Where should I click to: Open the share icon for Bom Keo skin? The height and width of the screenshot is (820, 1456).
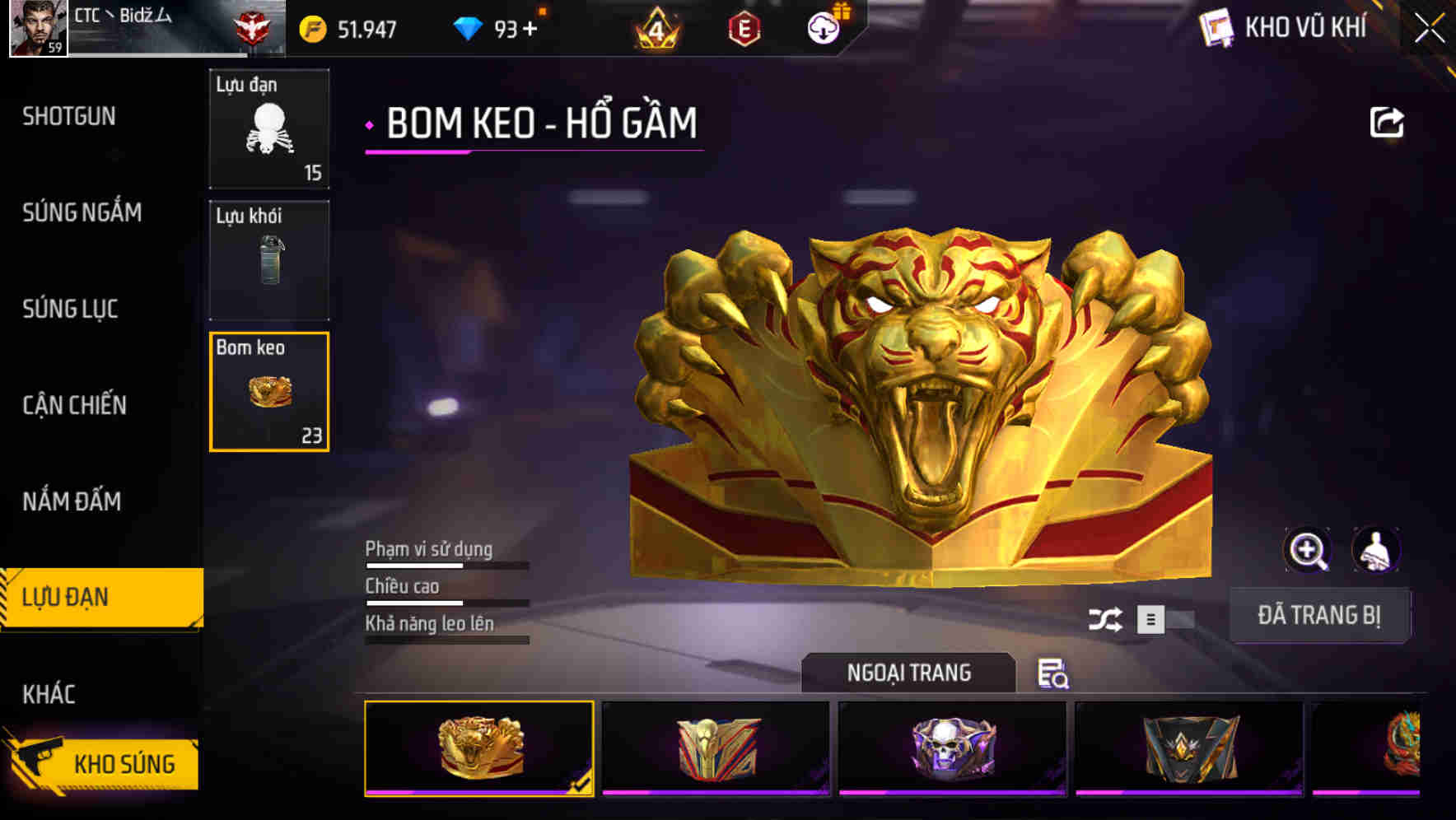pyautogui.click(x=1388, y=121)
